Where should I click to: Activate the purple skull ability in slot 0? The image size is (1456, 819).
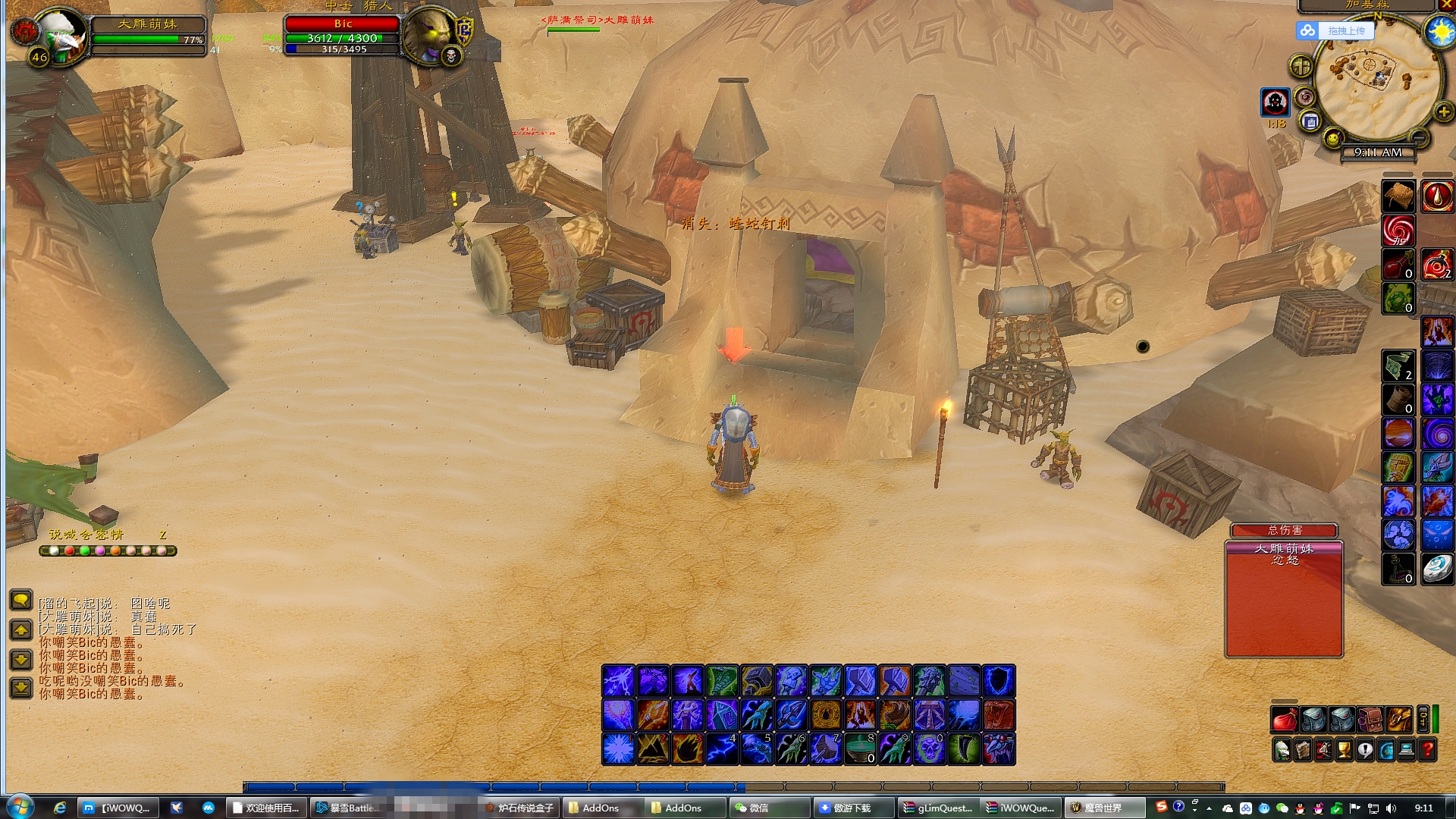[929, 748]
